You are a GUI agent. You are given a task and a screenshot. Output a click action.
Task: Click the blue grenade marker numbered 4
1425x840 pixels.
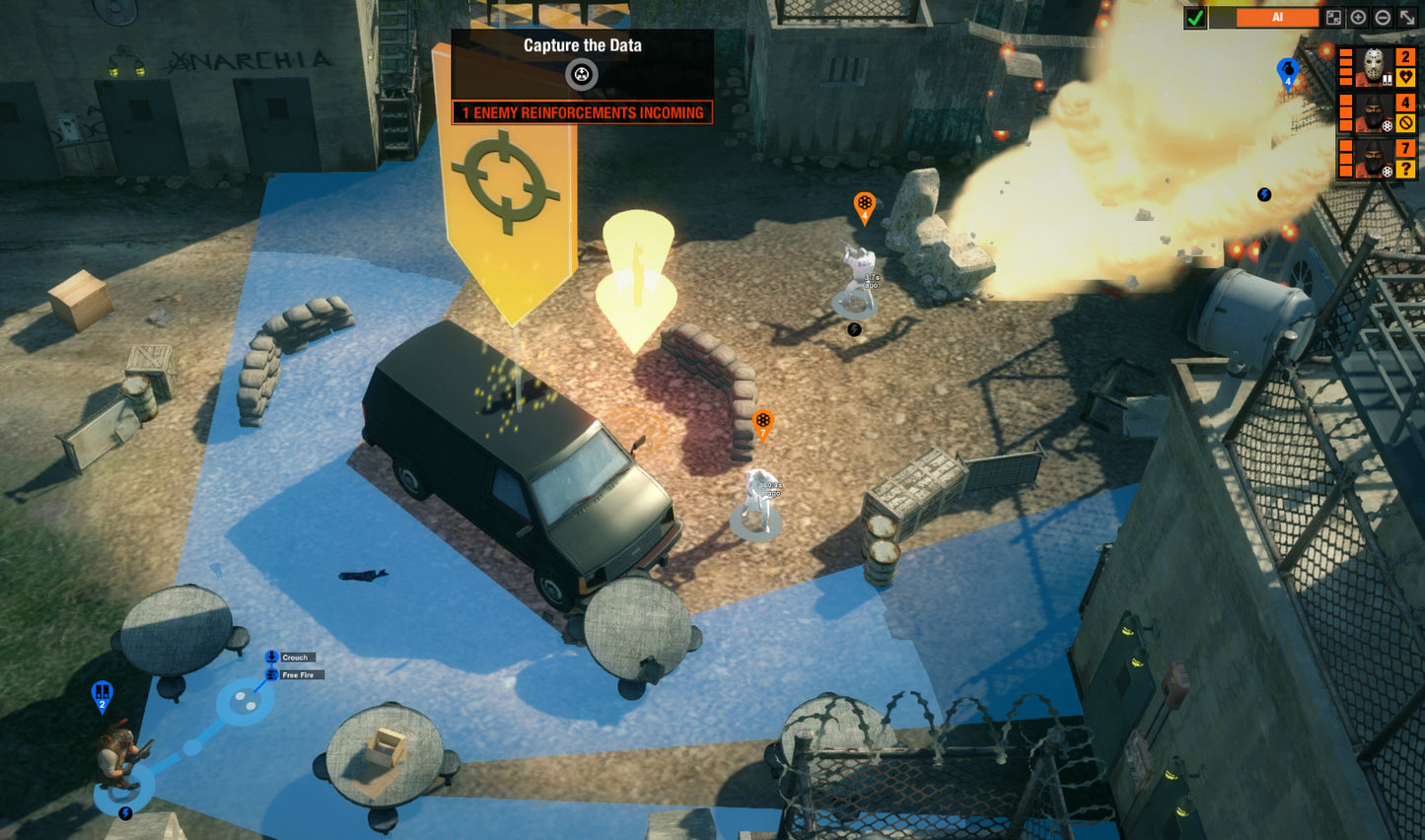click(x=1287, y=72)
